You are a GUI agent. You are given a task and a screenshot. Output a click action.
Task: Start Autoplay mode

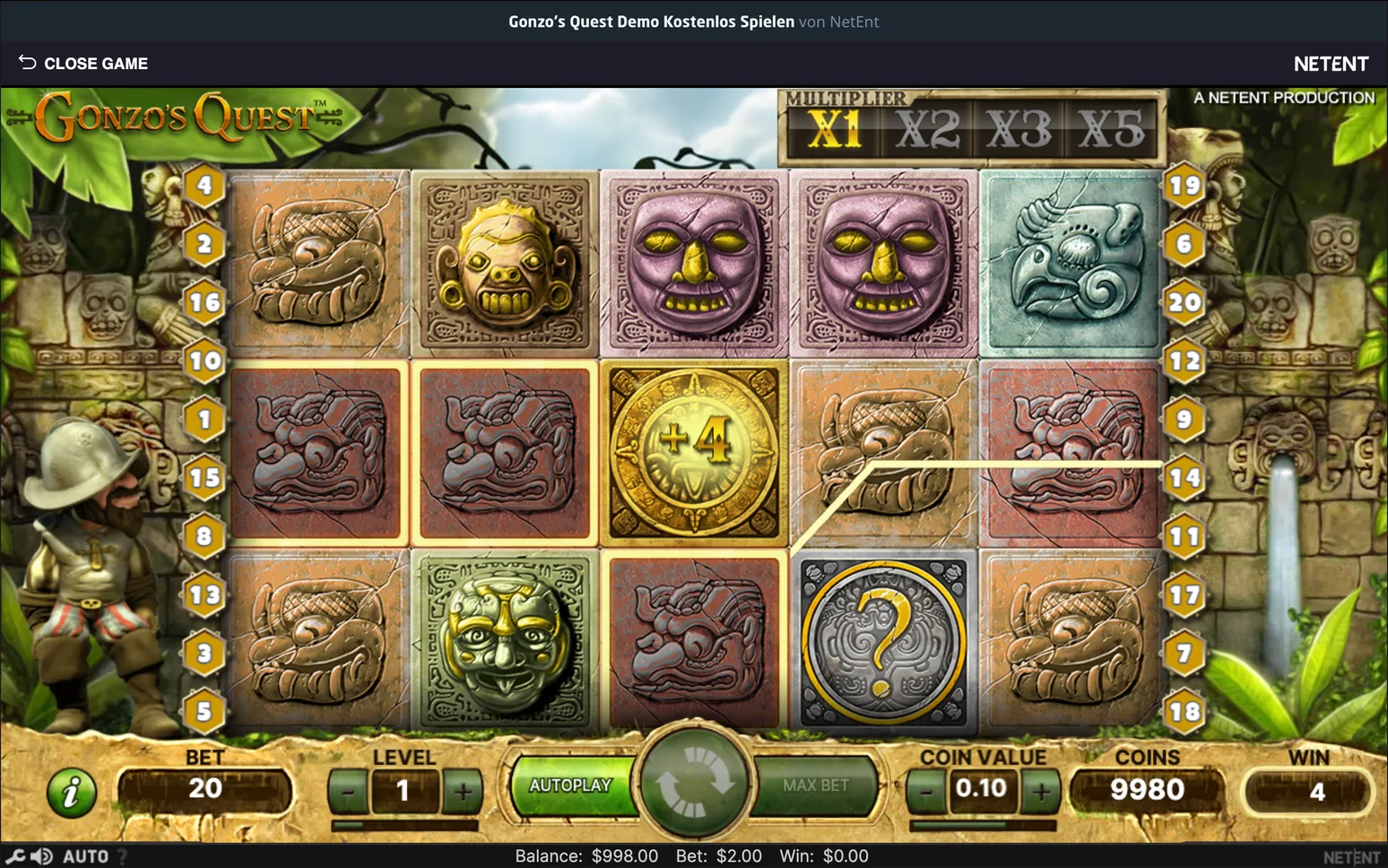pos(570,786)
